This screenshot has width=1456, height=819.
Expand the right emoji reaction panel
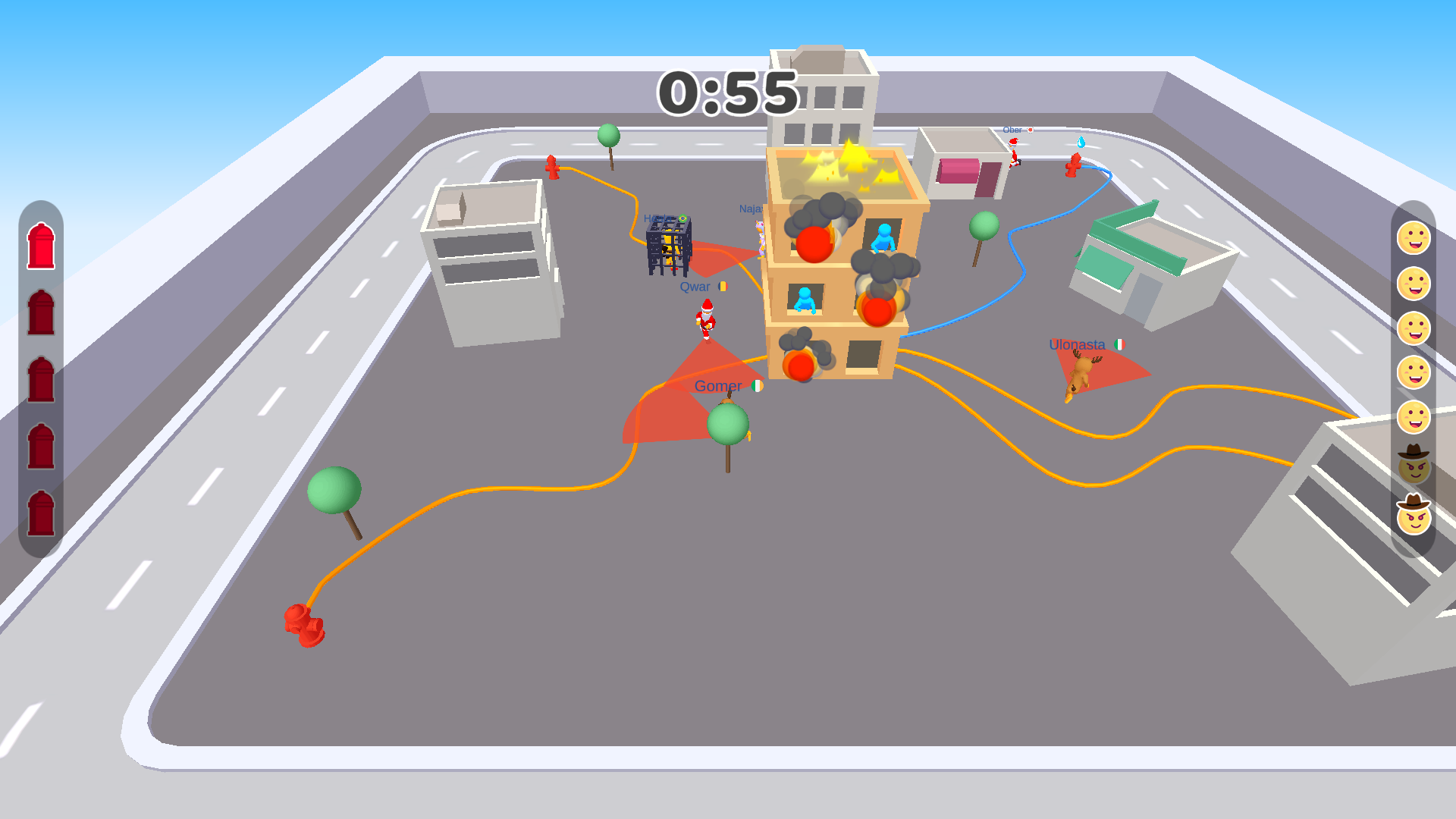pyautogui.click(x=1414, y=379)
